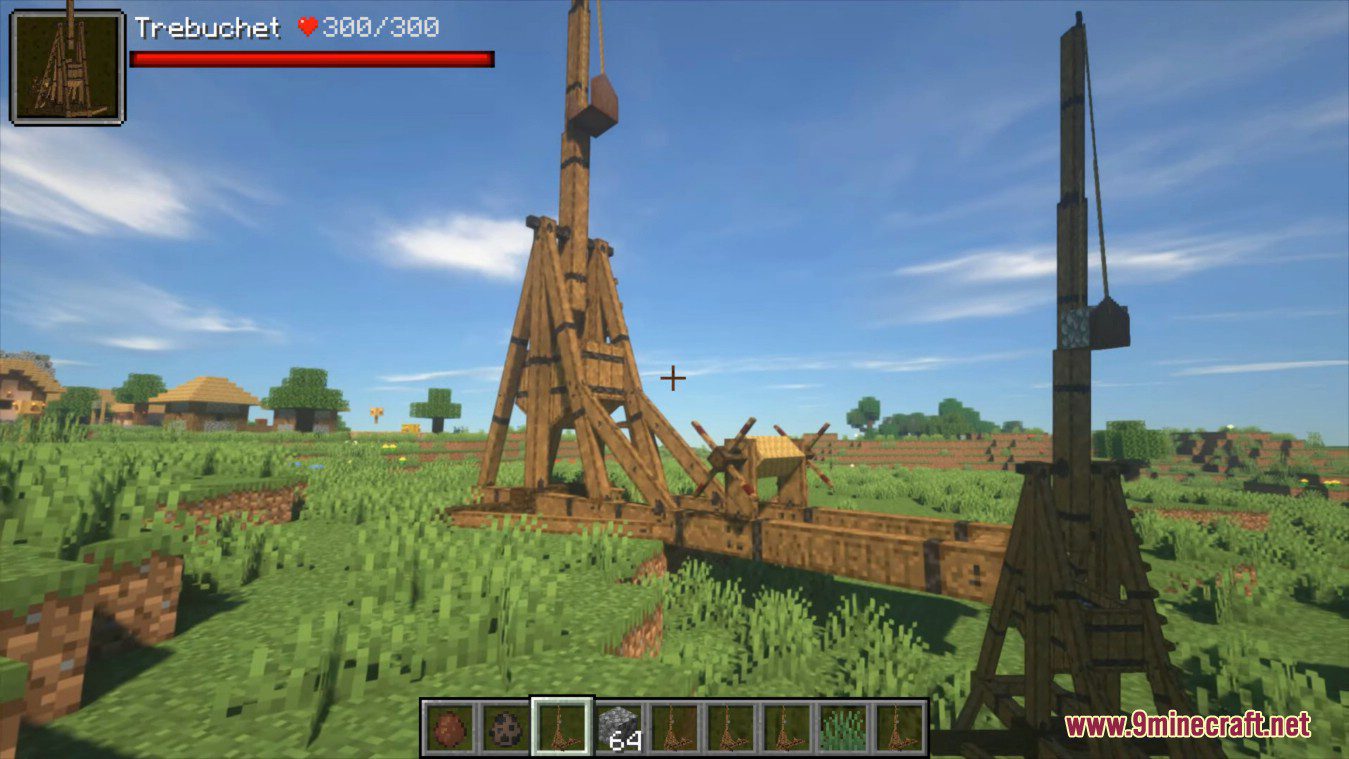Click the Trebuchet name label

pyautogui.click(x=207, y=28)
